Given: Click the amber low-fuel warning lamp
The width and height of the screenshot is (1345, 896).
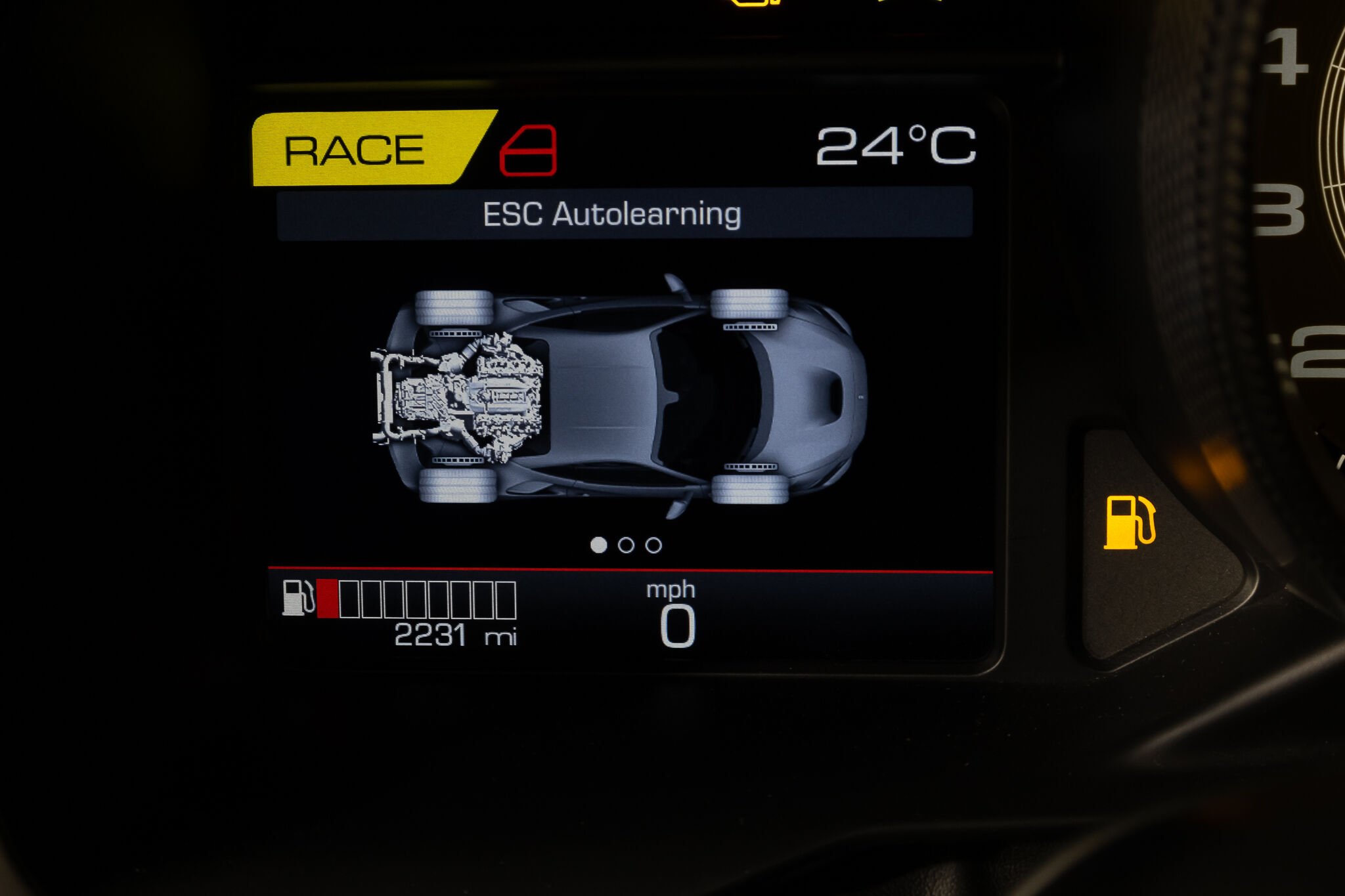Looking at the screenshot, I should point(1129,523).
